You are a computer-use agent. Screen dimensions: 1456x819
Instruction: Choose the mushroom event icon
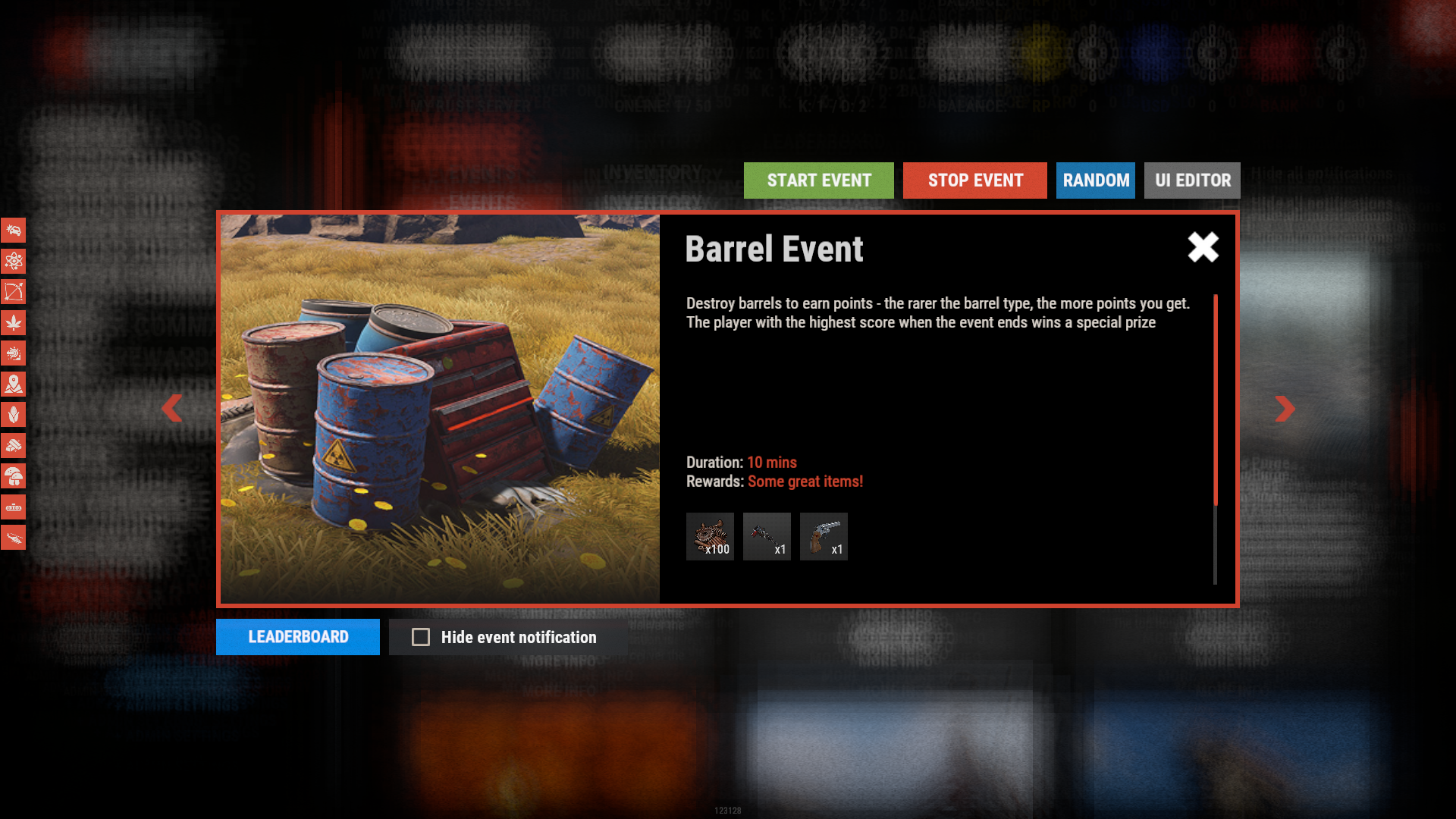coord(14,476)
